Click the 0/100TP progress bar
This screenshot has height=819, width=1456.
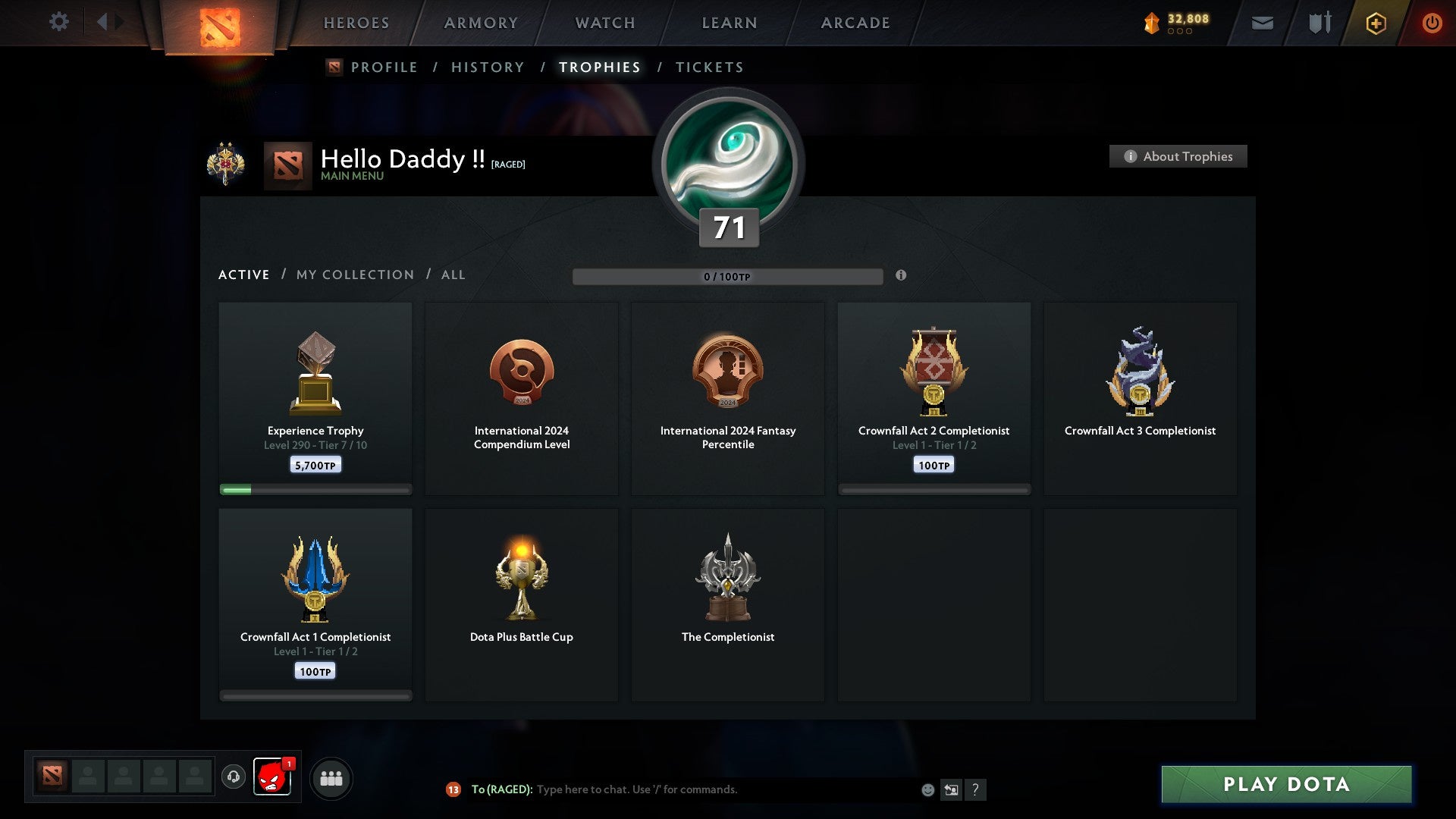[728, 276]
